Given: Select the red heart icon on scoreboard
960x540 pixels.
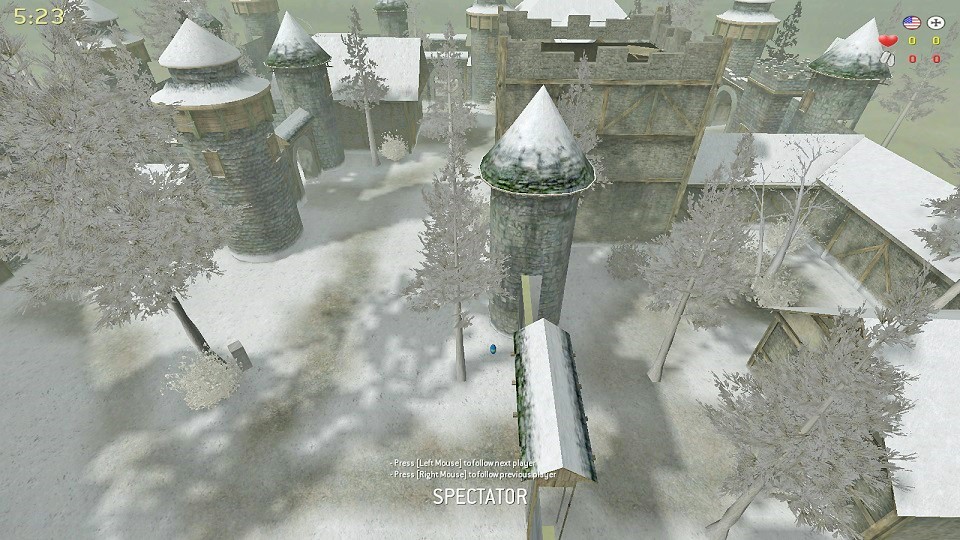Looking at the screenshot, I should pos(887,41).
